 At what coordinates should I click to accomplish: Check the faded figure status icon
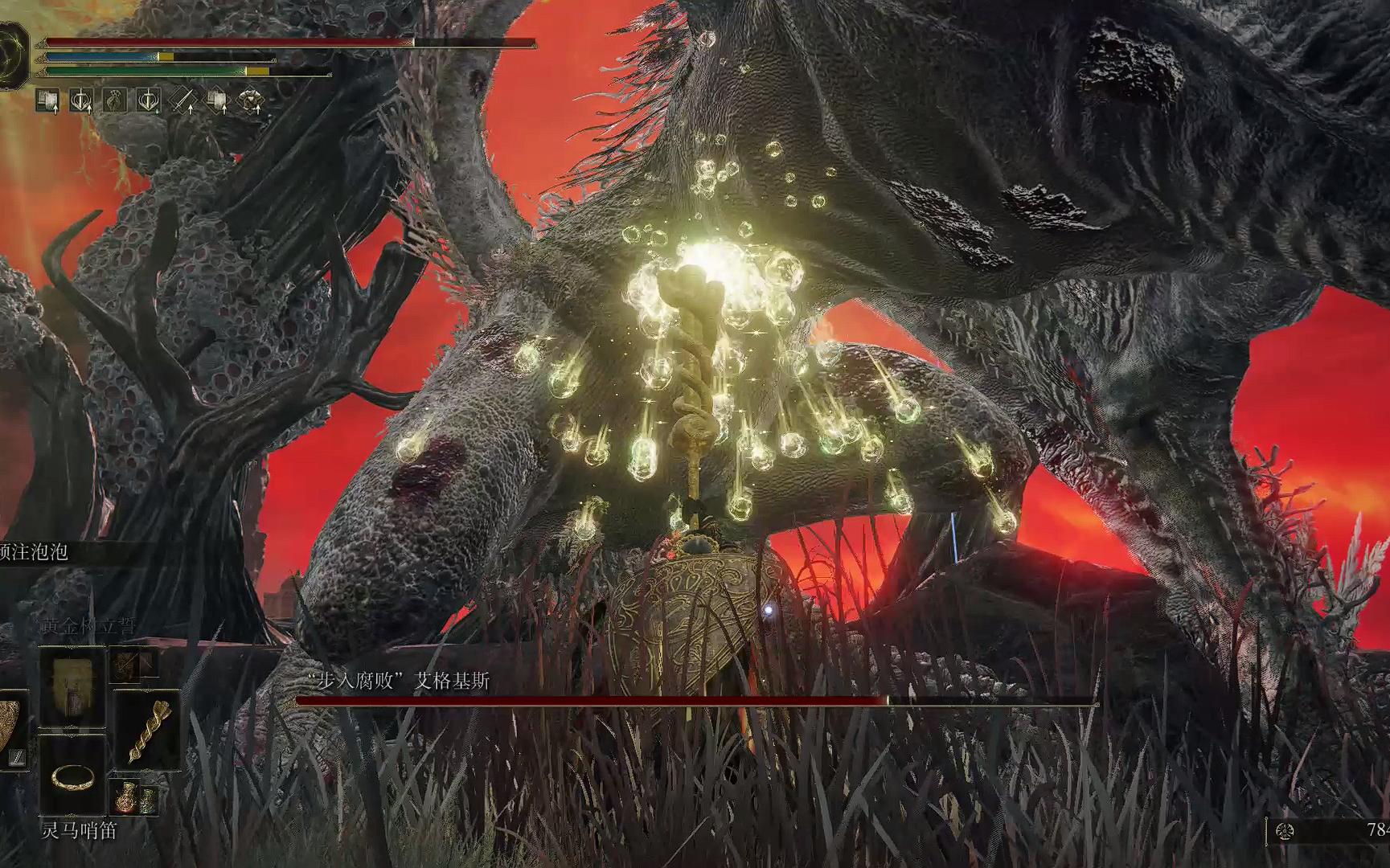tap(115, 101)
